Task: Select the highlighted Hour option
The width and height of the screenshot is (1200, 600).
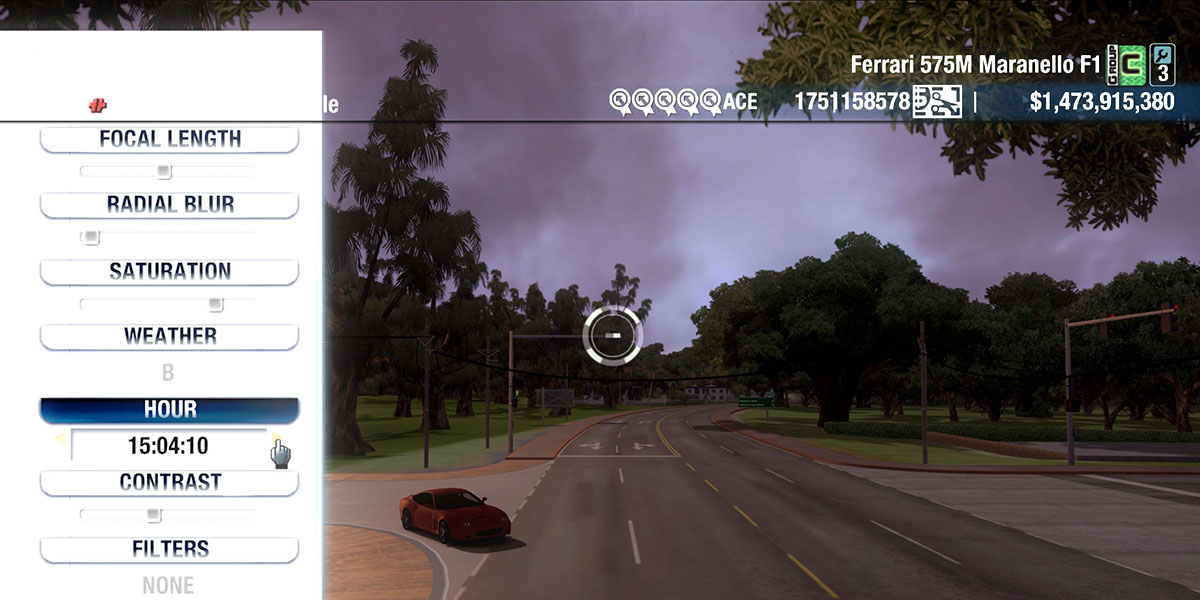Action: click(169, 410)
